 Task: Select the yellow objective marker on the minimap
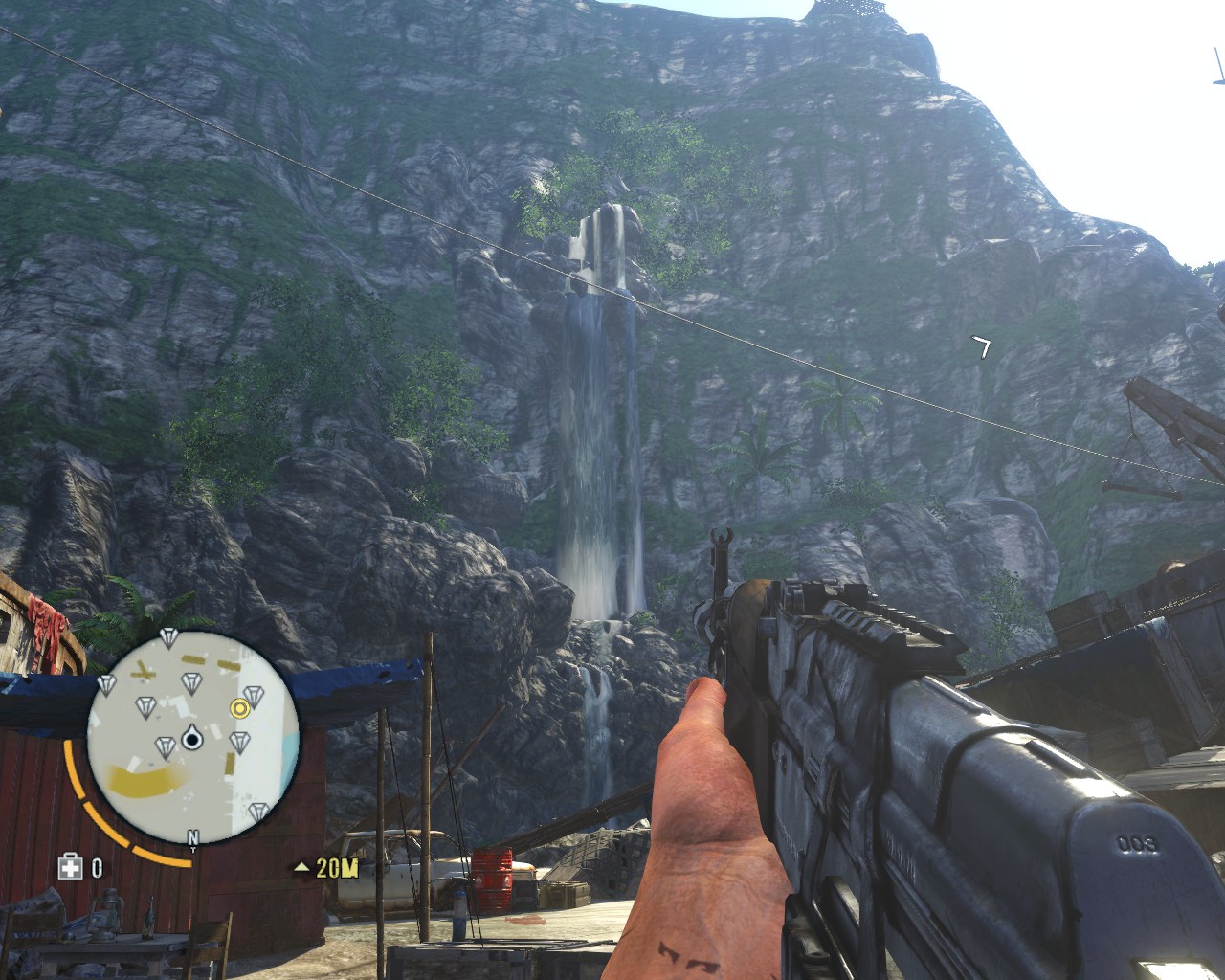[x=239, y=708]
